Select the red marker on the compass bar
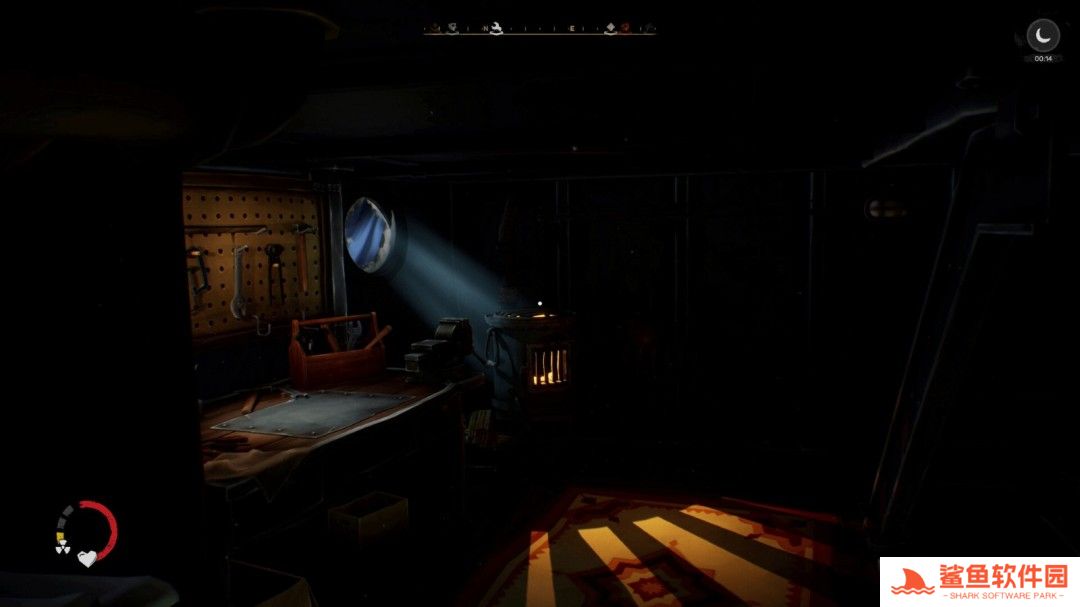 pos(624,28)
